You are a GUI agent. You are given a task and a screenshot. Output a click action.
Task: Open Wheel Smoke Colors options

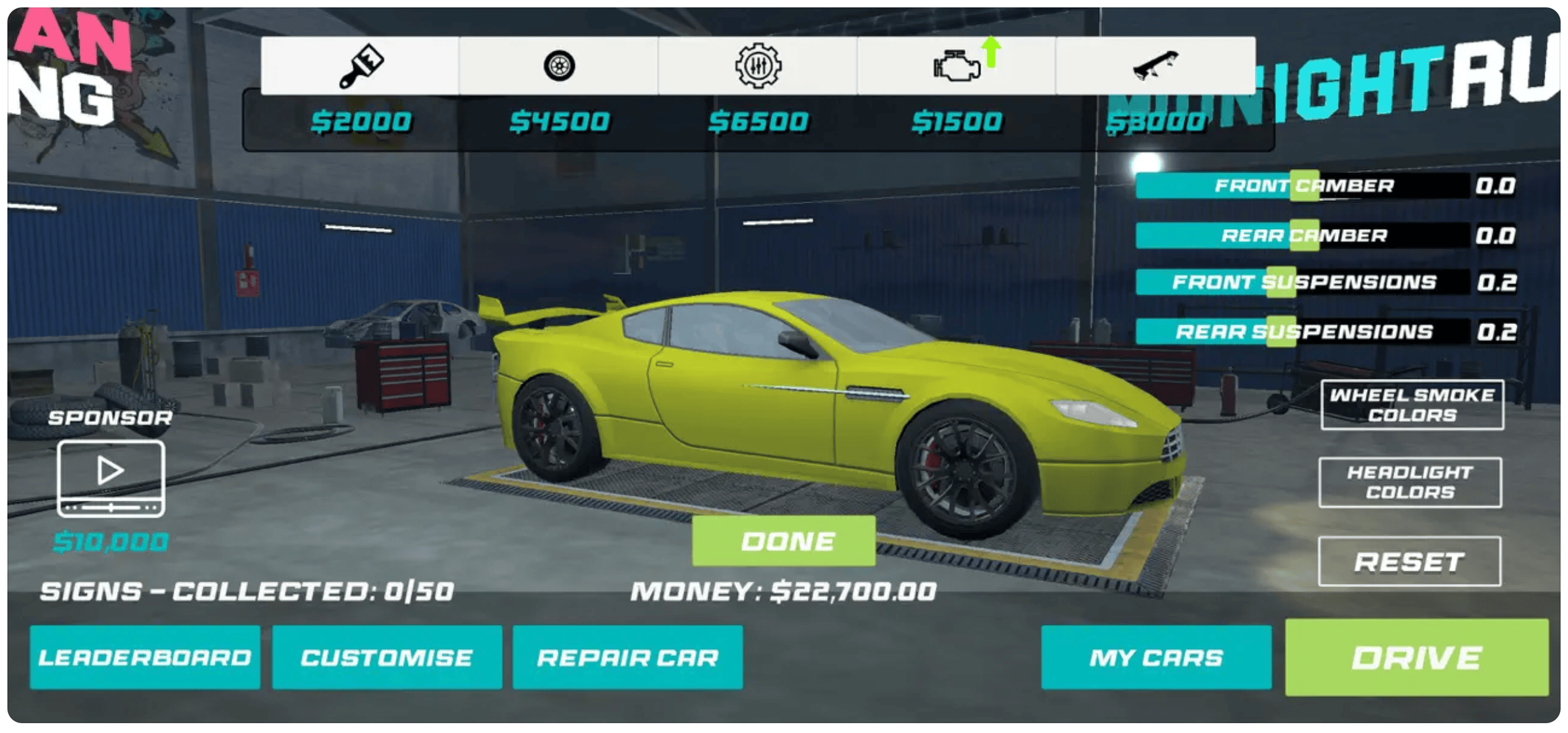point(1411,405)
